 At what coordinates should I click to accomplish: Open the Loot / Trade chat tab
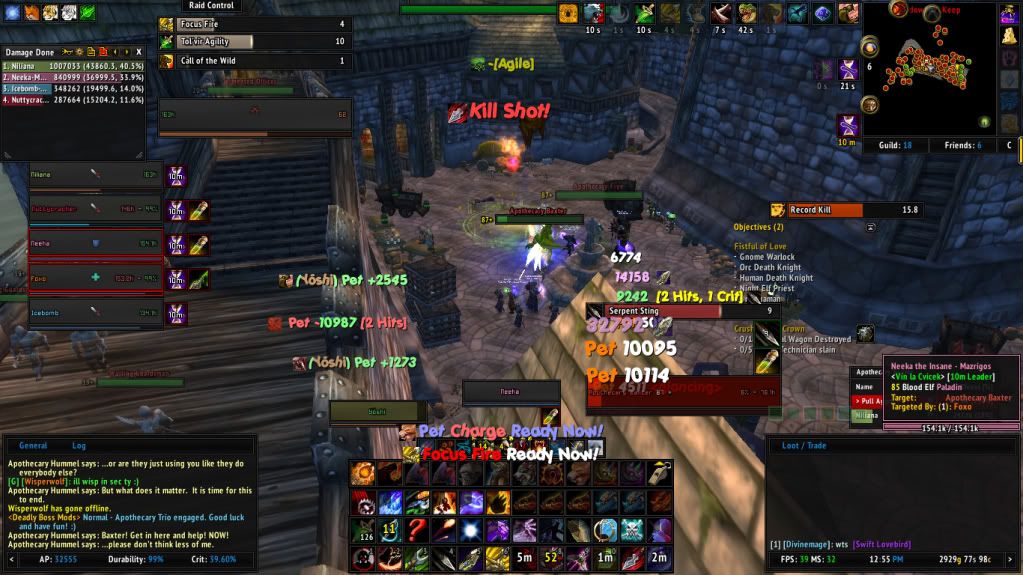803,445
